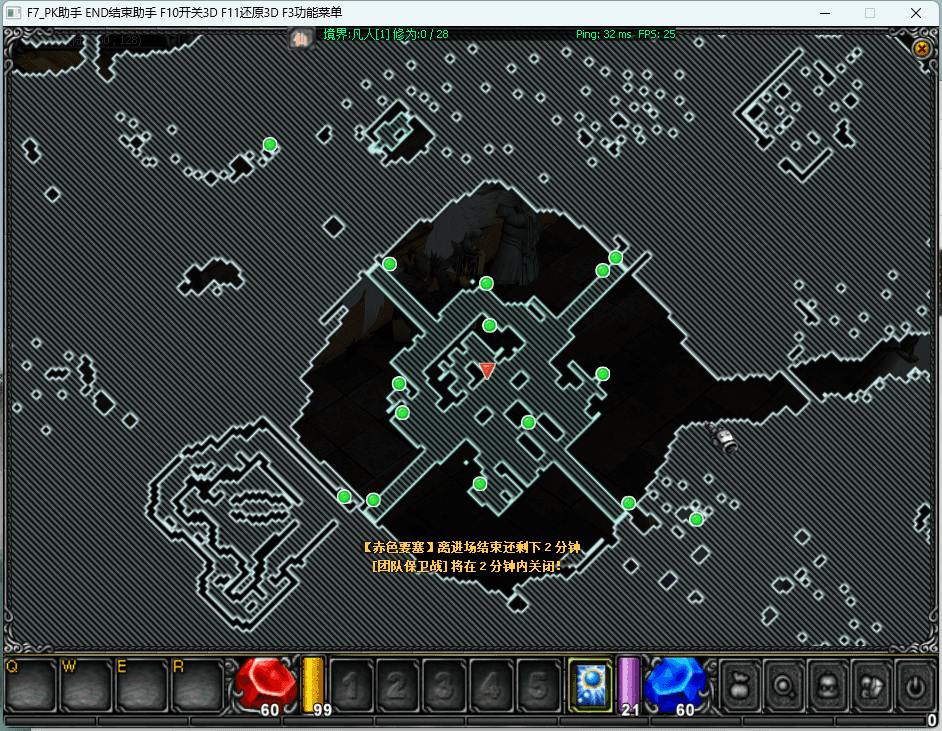Click the red player arrow on map

pos(487,370)
